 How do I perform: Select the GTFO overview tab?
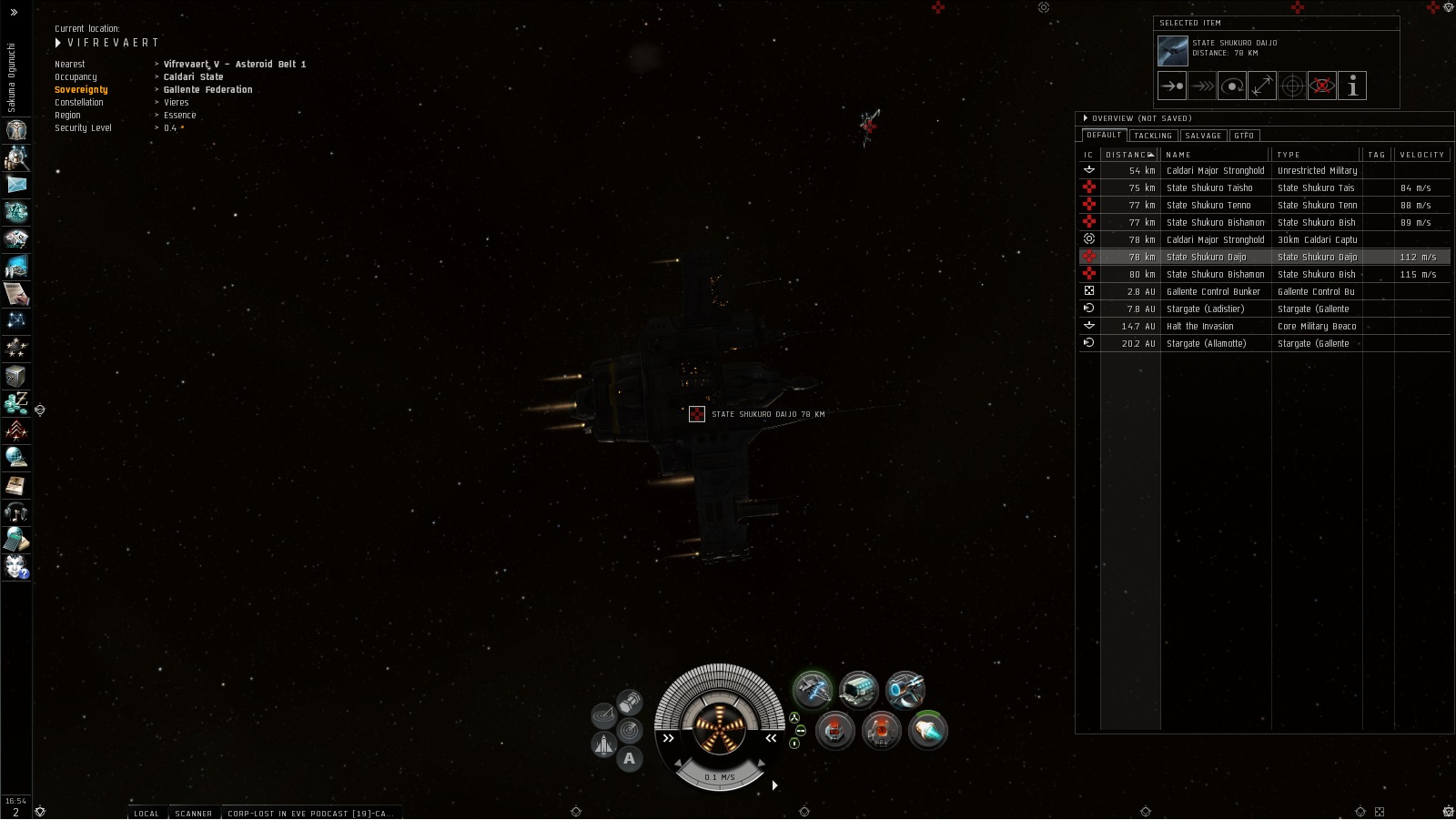point(1244,136)
